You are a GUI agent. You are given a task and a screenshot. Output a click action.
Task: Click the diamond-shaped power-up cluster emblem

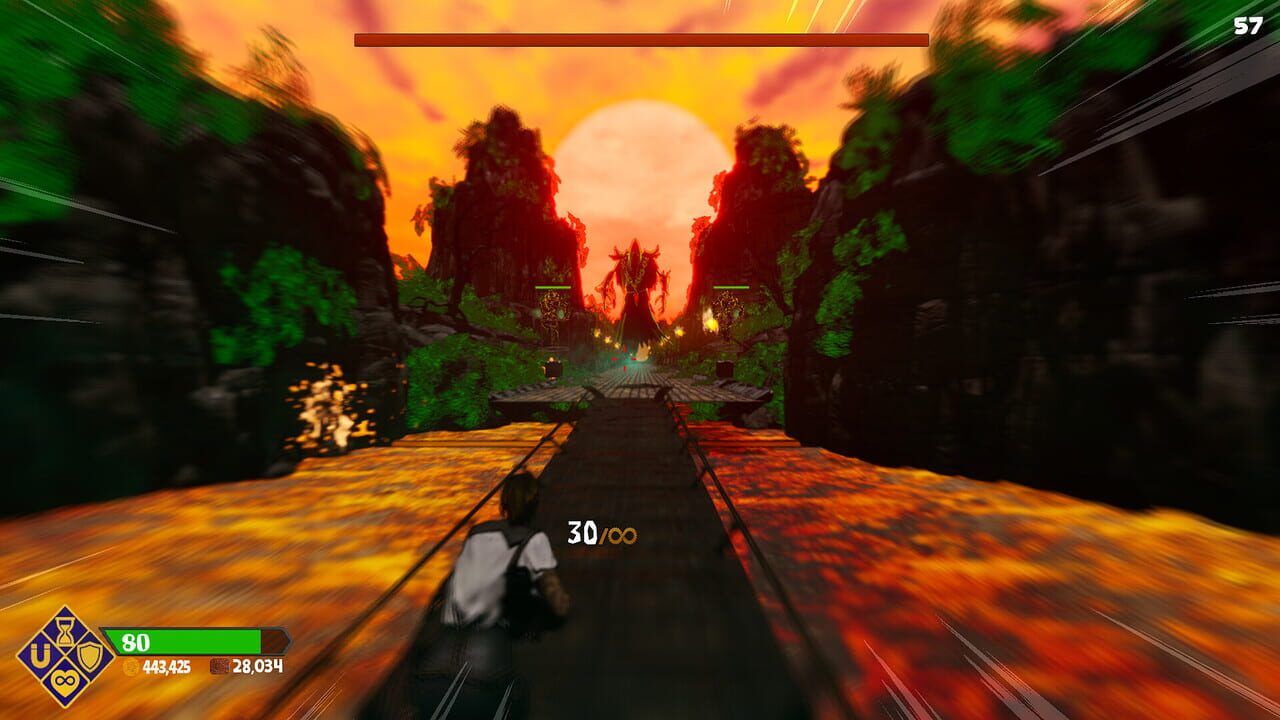click(x=64, y=657)
